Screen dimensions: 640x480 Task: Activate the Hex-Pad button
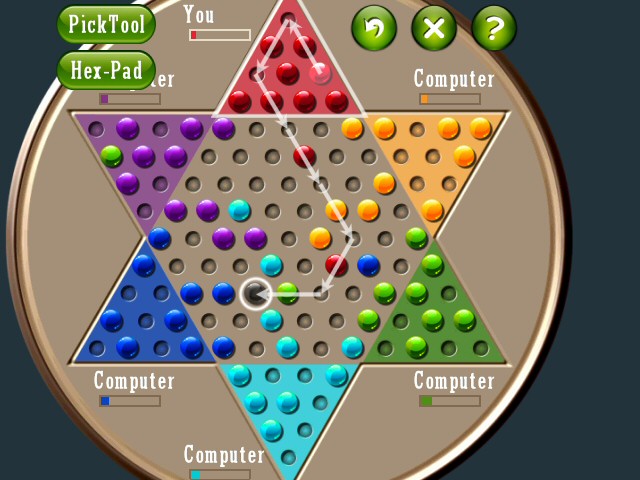click(106, 70)
